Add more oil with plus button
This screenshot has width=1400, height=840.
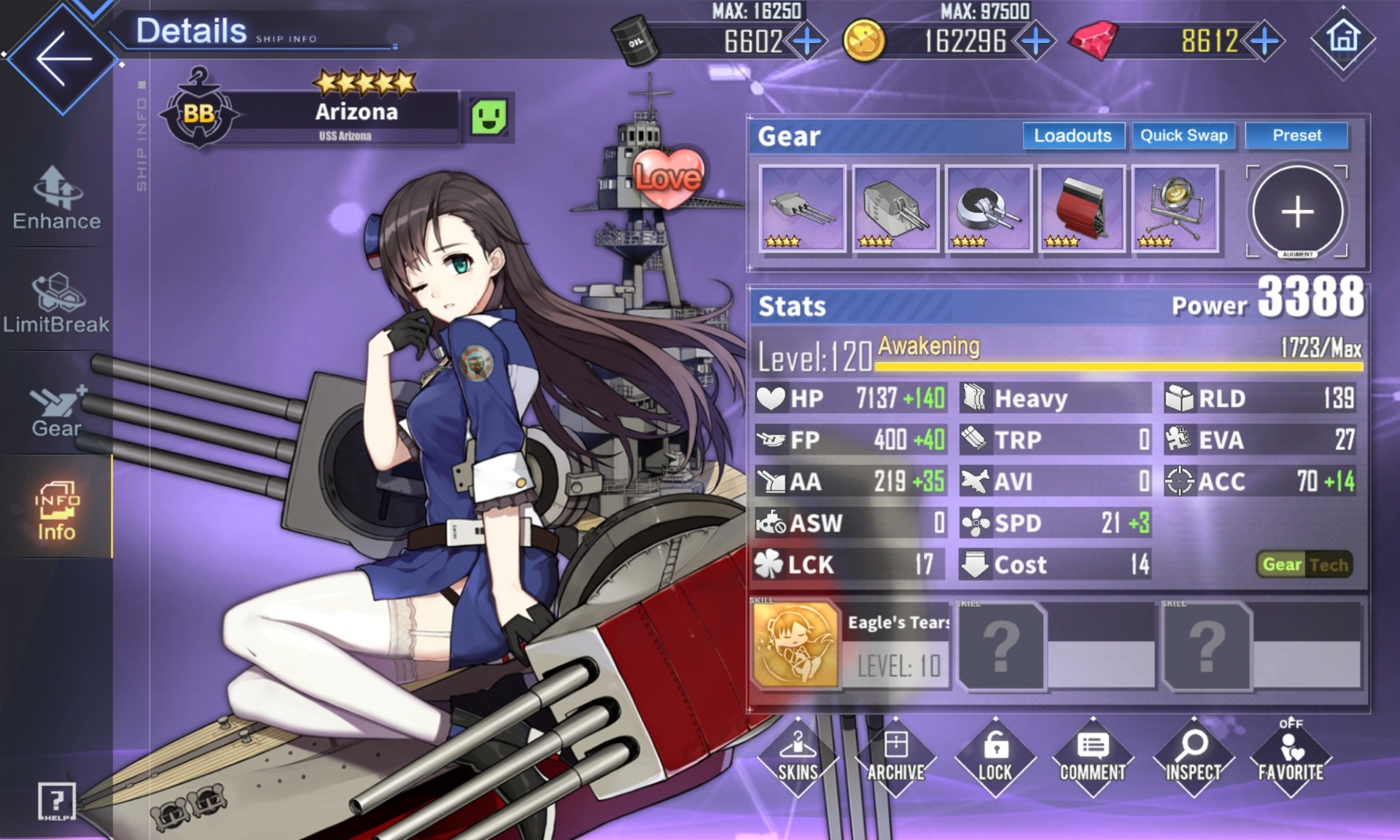[x=806, y=41]
